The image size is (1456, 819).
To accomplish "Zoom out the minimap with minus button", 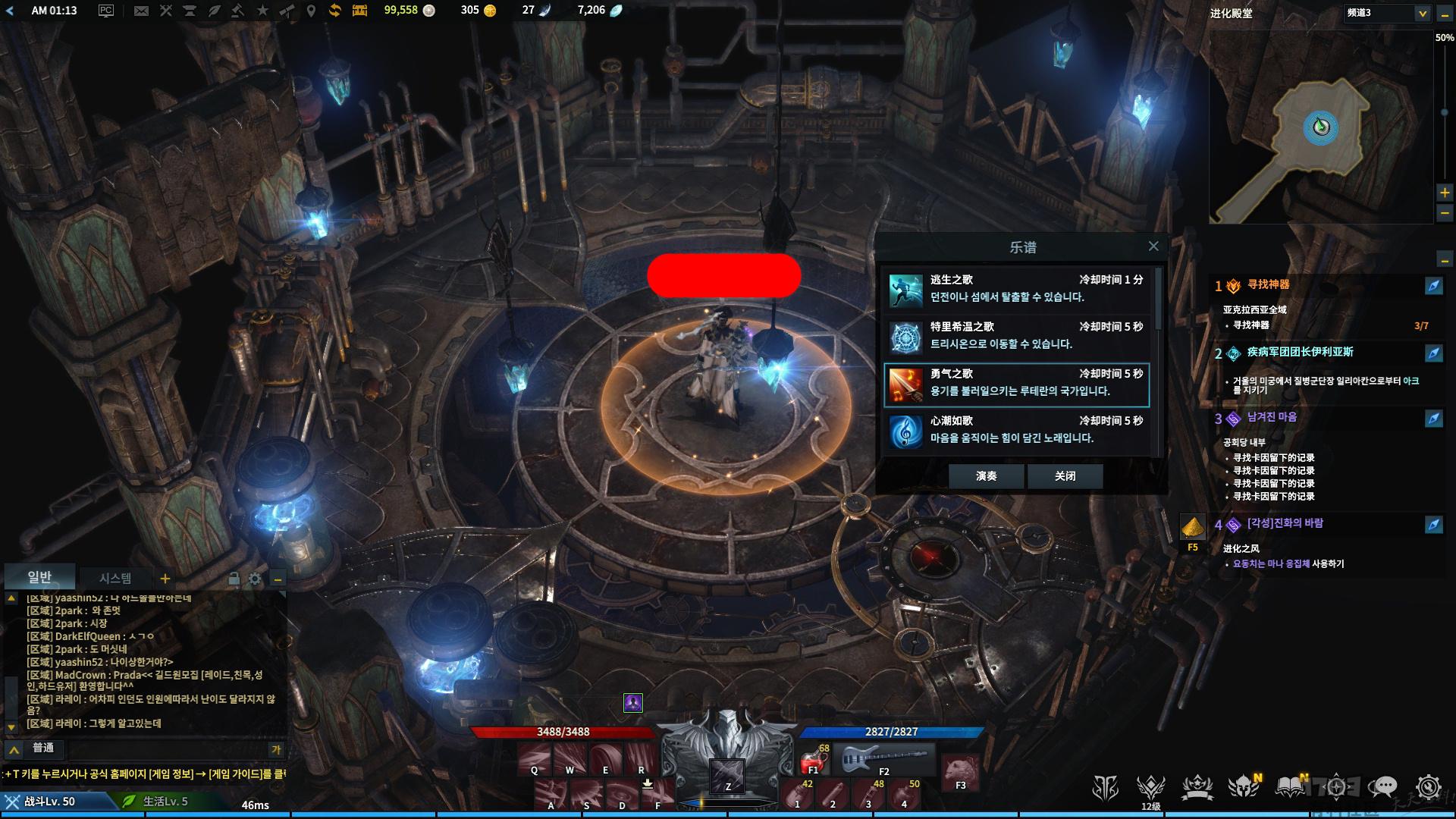I will click(1445, 214).
